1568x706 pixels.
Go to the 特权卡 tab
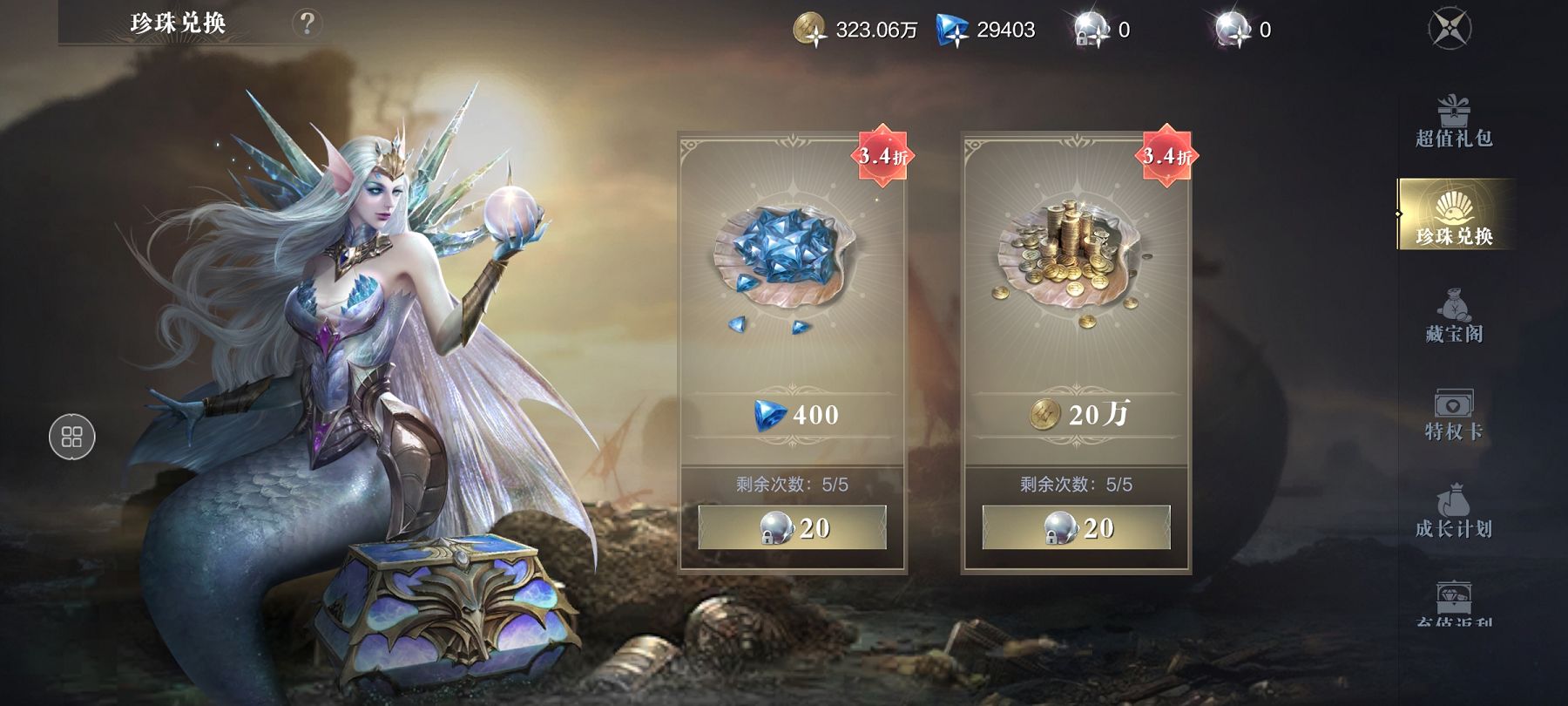(x=1453, y=415)
